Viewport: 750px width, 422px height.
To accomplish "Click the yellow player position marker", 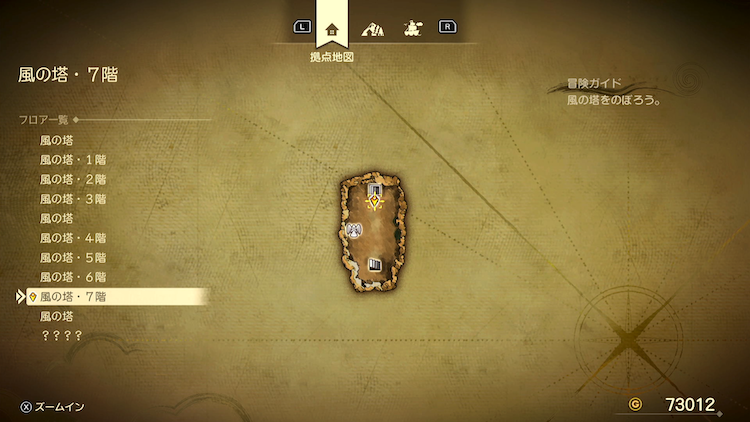I will click(375, 202).
